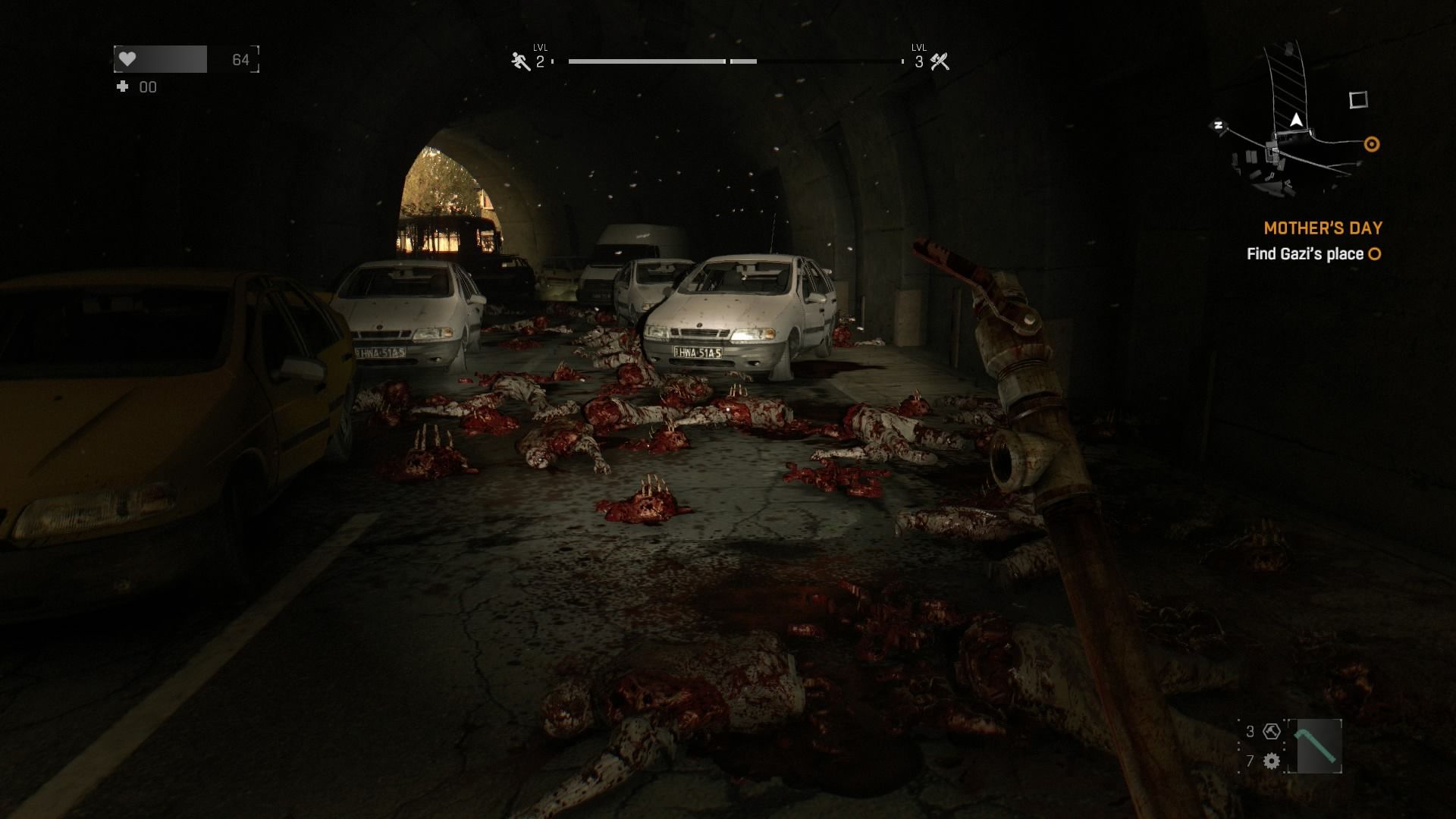
Task: Select the orange objective marker on minimap
Action: [1371, 144]
